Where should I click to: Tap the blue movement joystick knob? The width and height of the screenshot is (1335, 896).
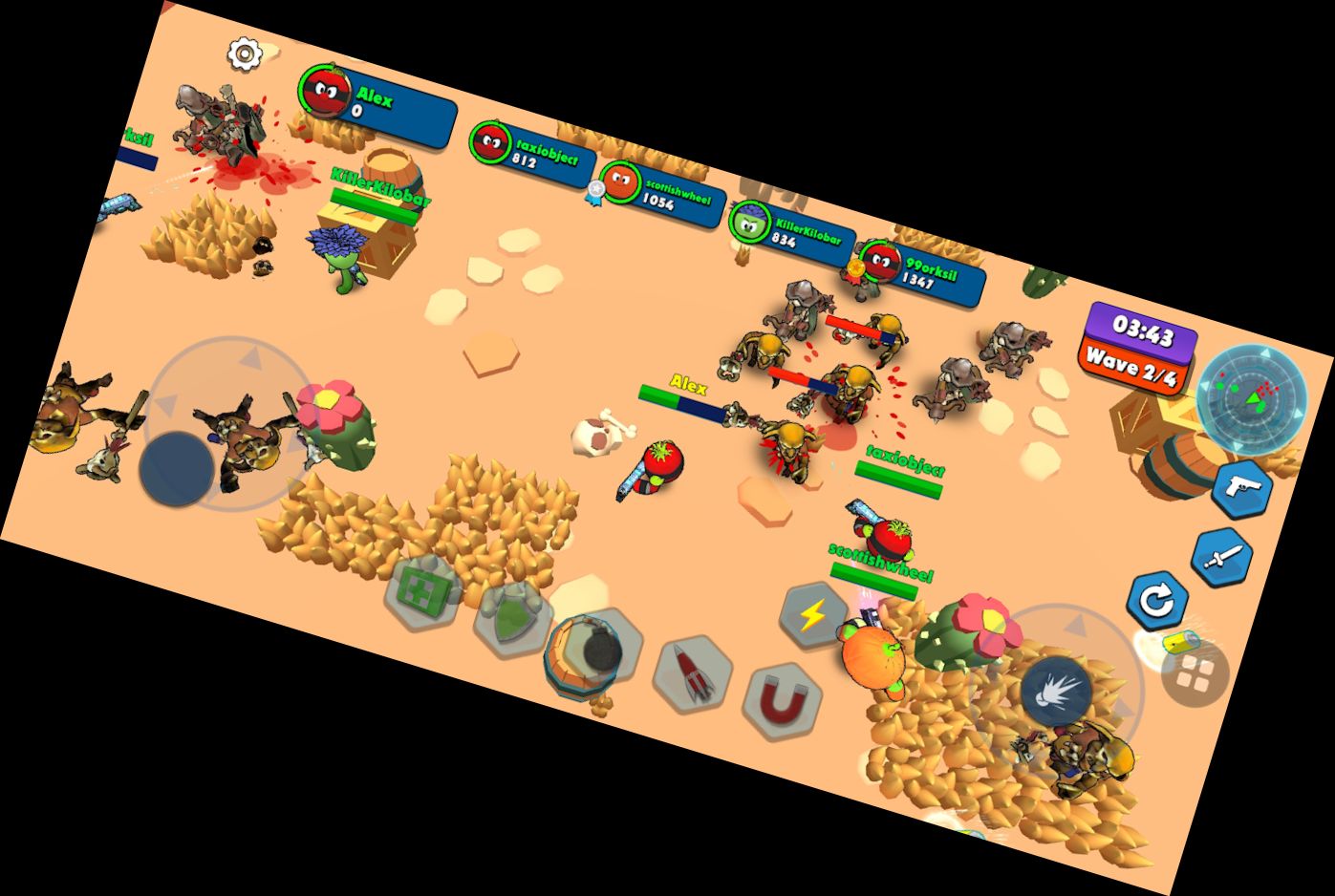177,468
